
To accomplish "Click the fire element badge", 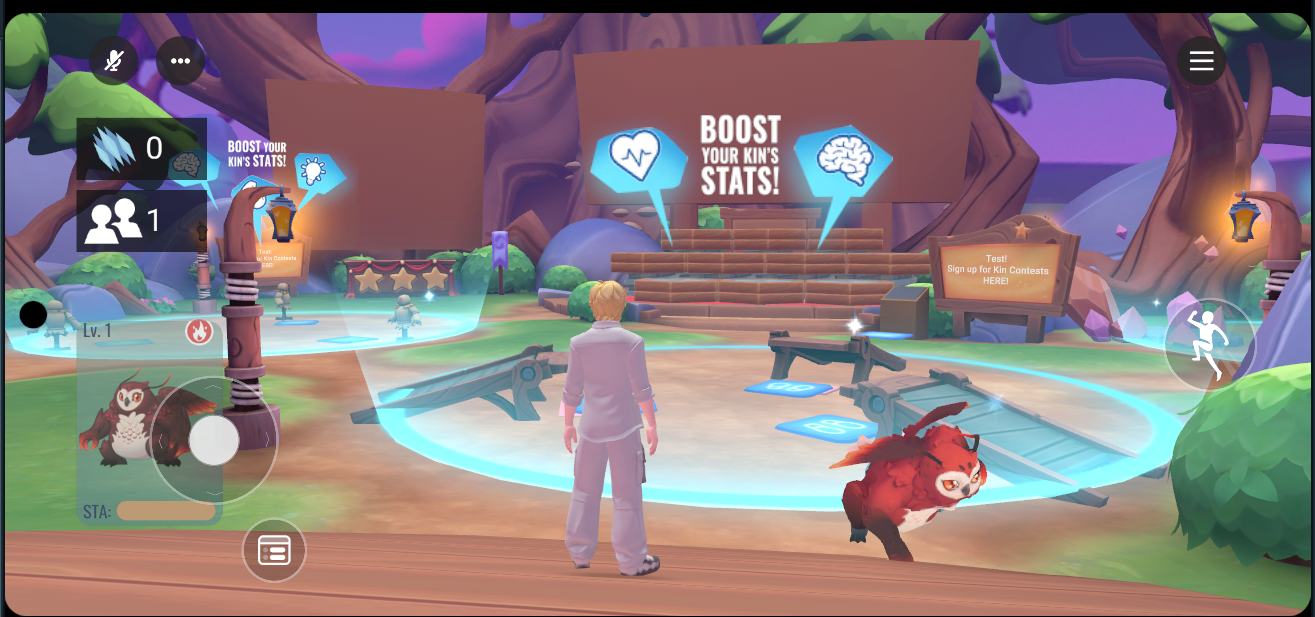I will pos(198,331).
